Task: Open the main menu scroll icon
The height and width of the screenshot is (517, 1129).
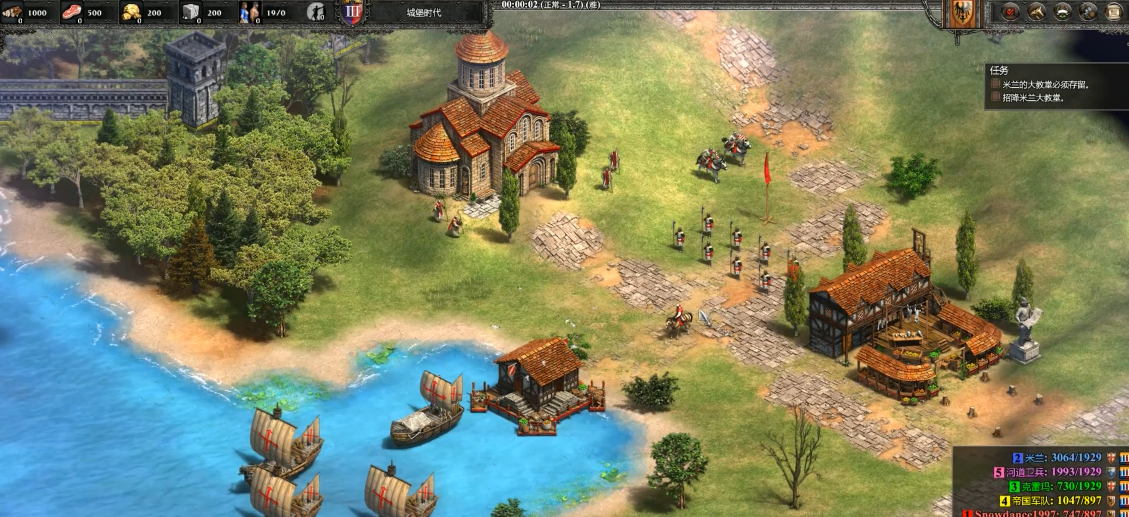Action: tap(1115, 12)
